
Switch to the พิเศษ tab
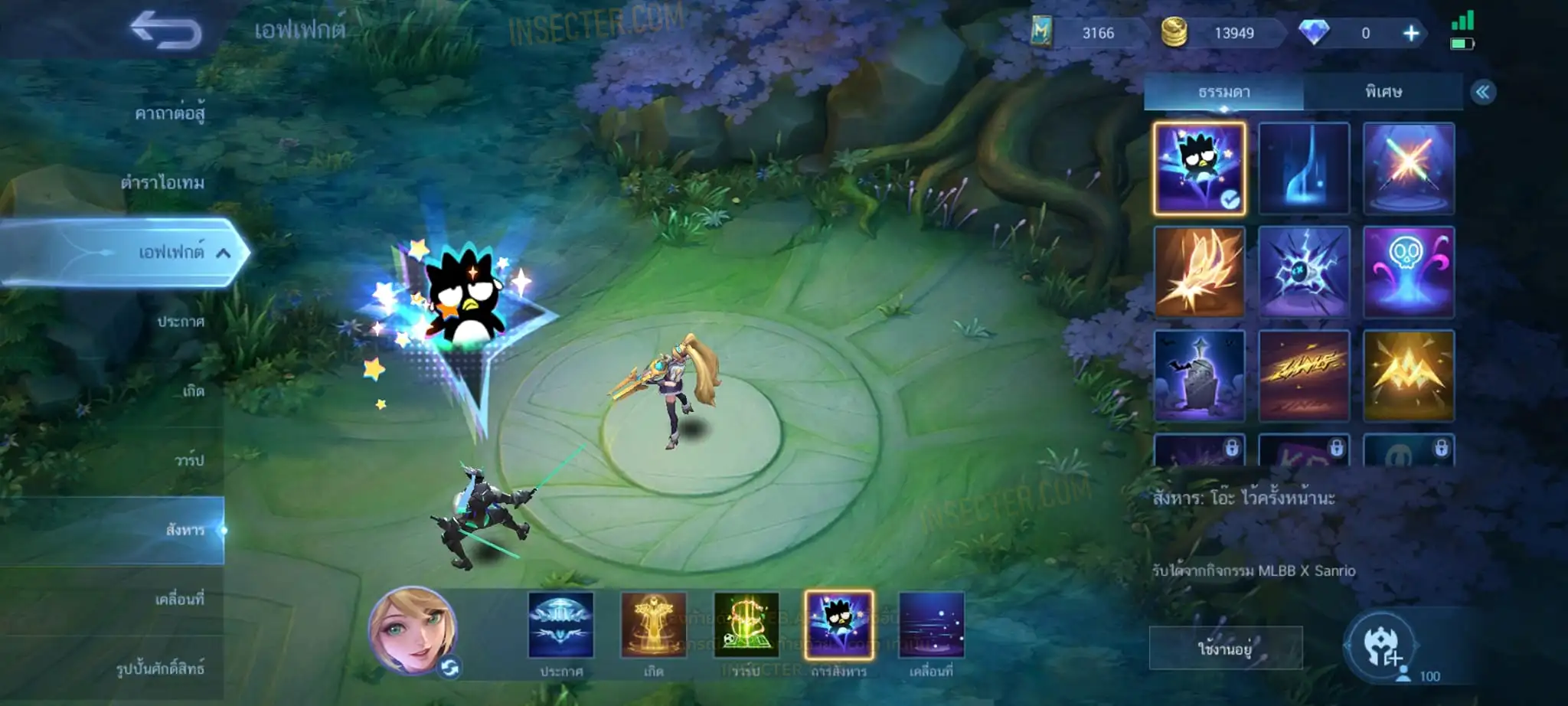pyautogui.click(x=1383, y=92)
